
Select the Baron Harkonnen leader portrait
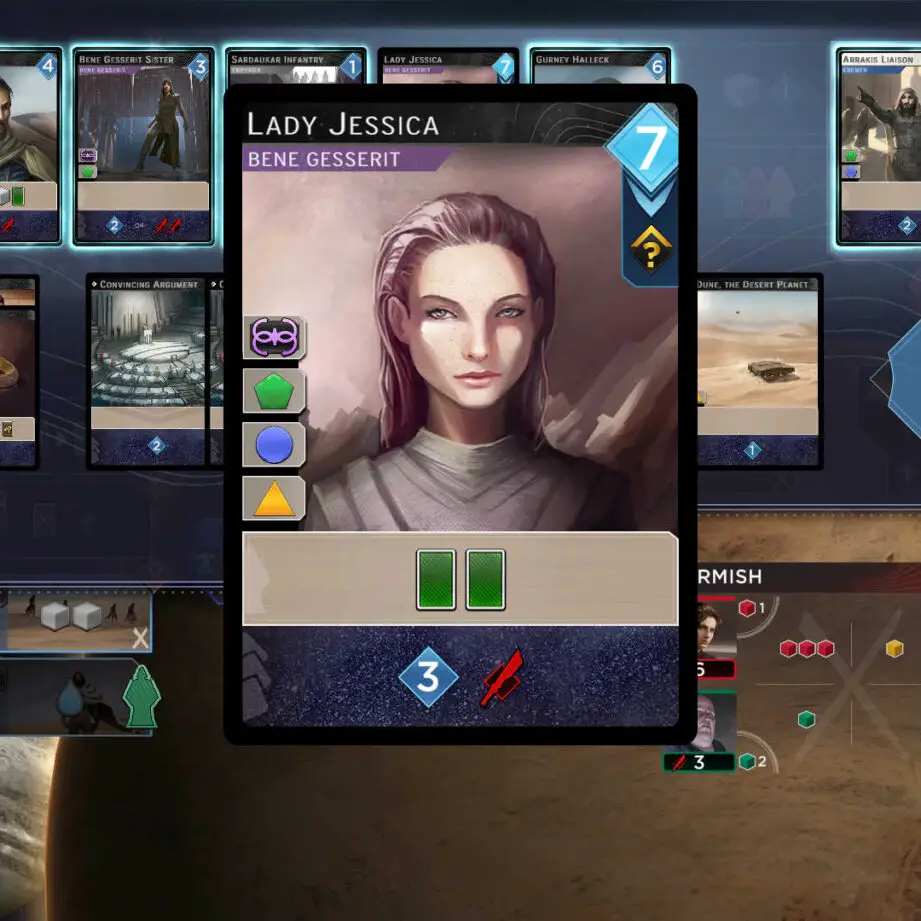[716, 722]
